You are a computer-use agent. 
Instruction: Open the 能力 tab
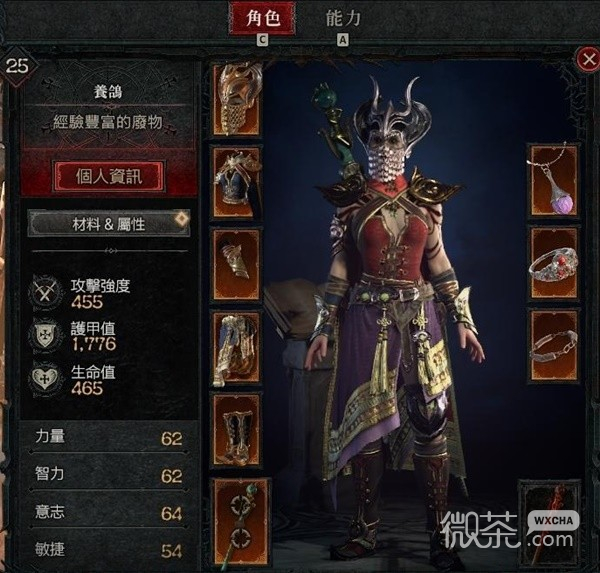pyautogui.click(x=343, y=19)
